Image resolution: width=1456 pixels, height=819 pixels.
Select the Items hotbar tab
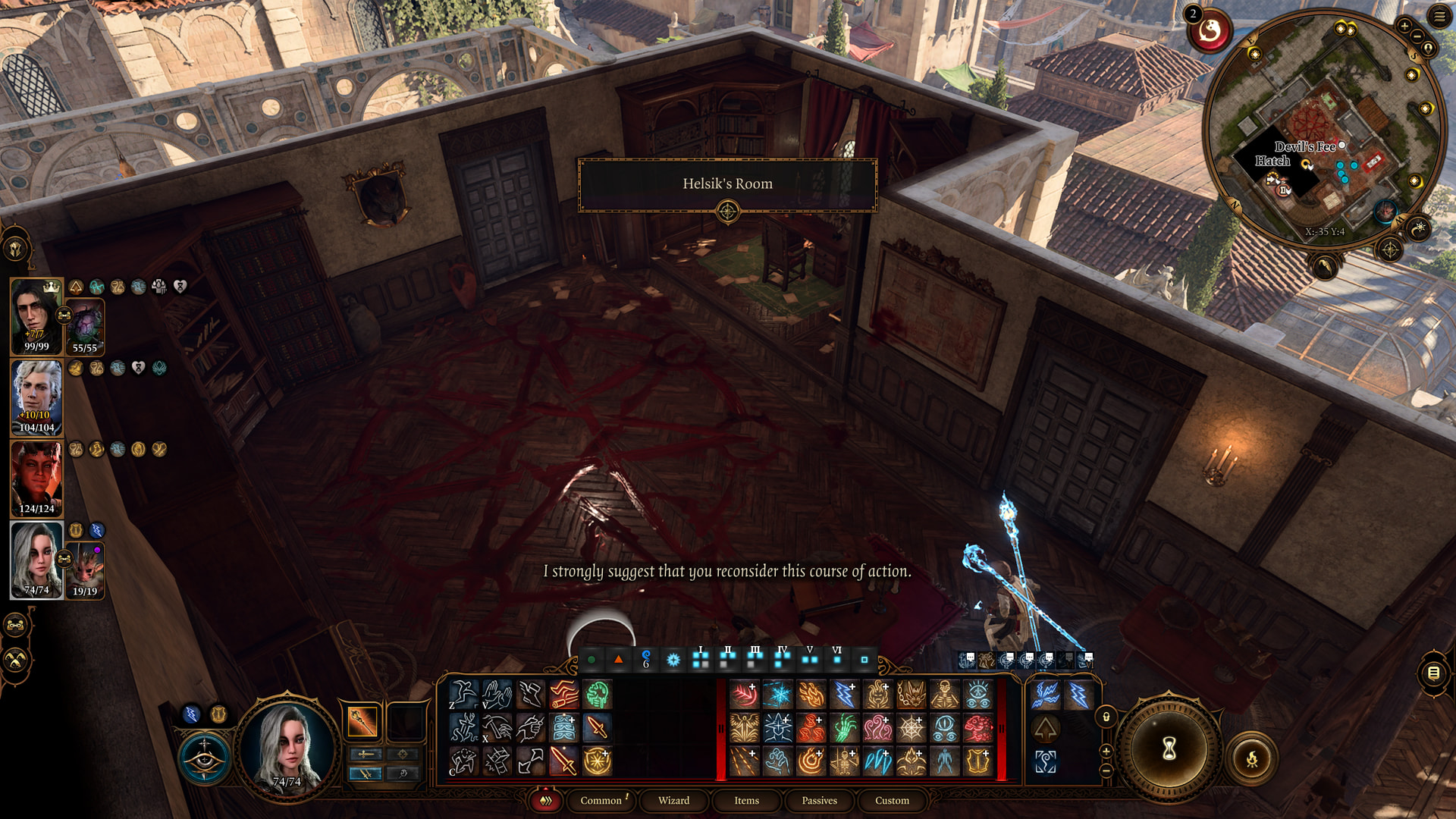pos(746,801)
